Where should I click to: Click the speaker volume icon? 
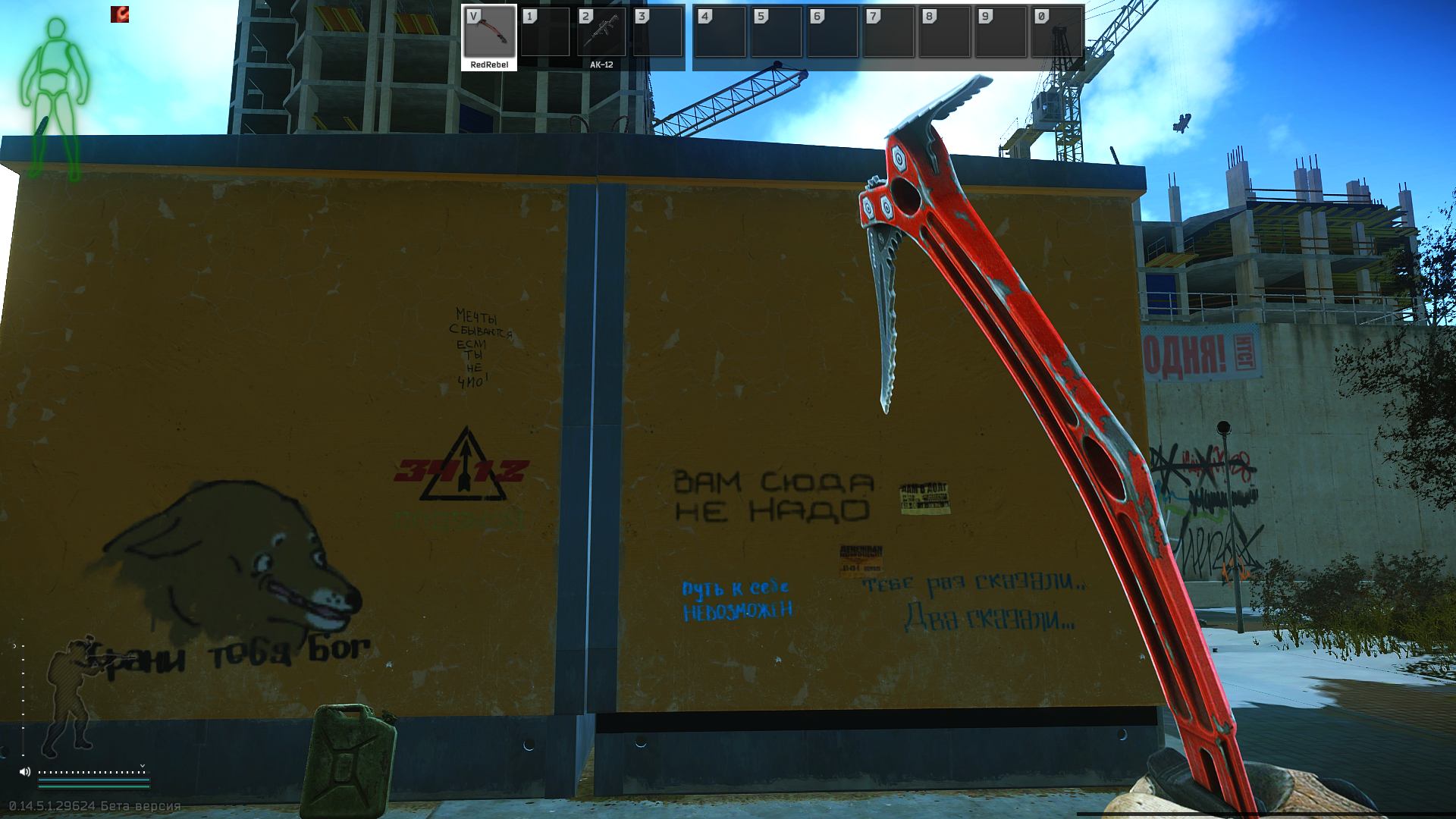[25, 772]
